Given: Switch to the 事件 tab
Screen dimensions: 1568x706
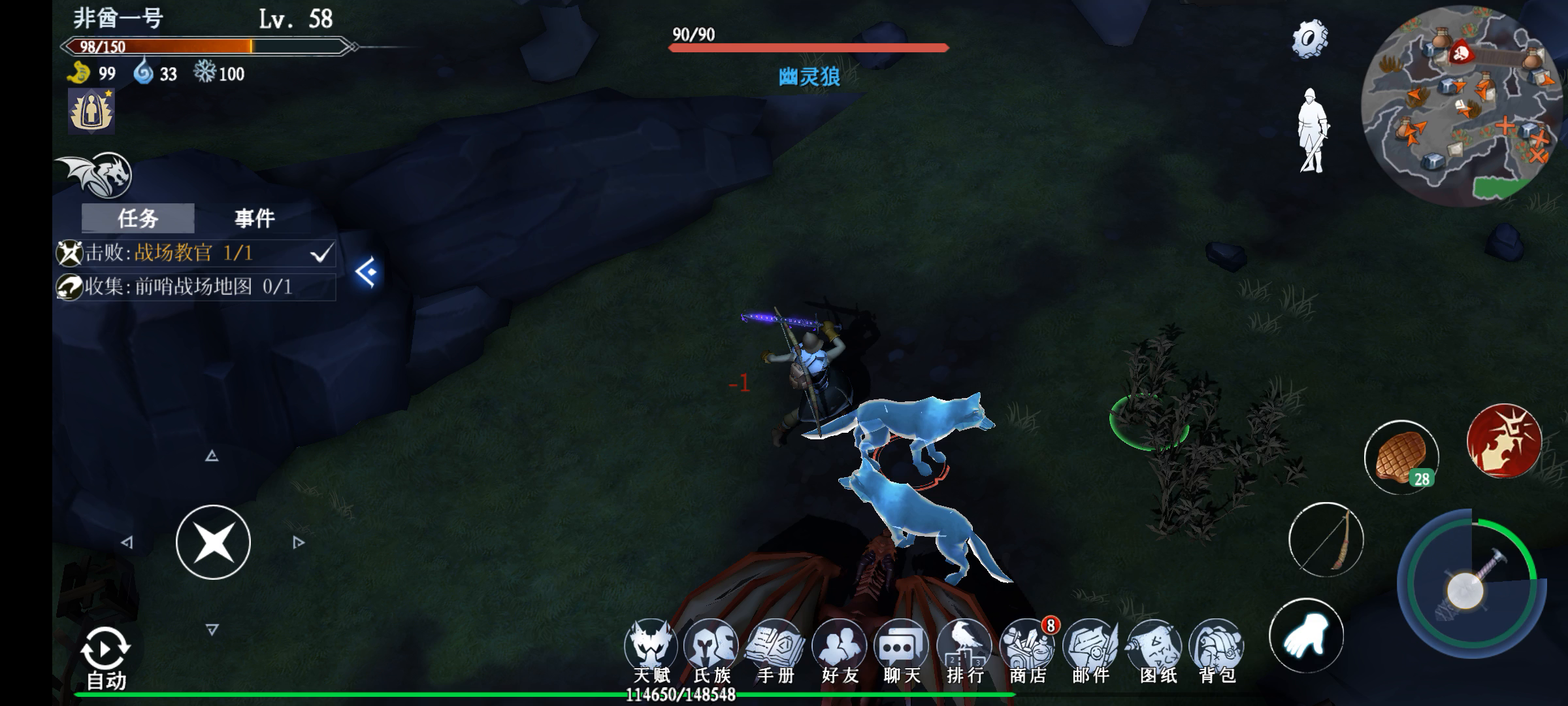Looking at the screenshot, I should click(254, 218).
